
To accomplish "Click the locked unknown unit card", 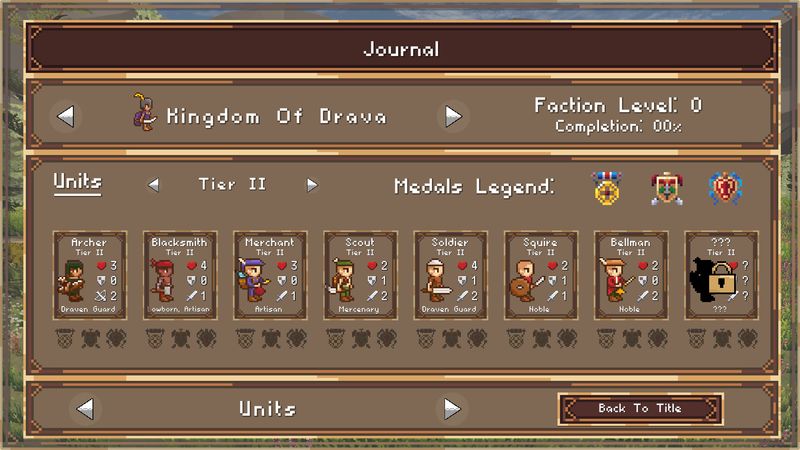I will pos(721,275).
